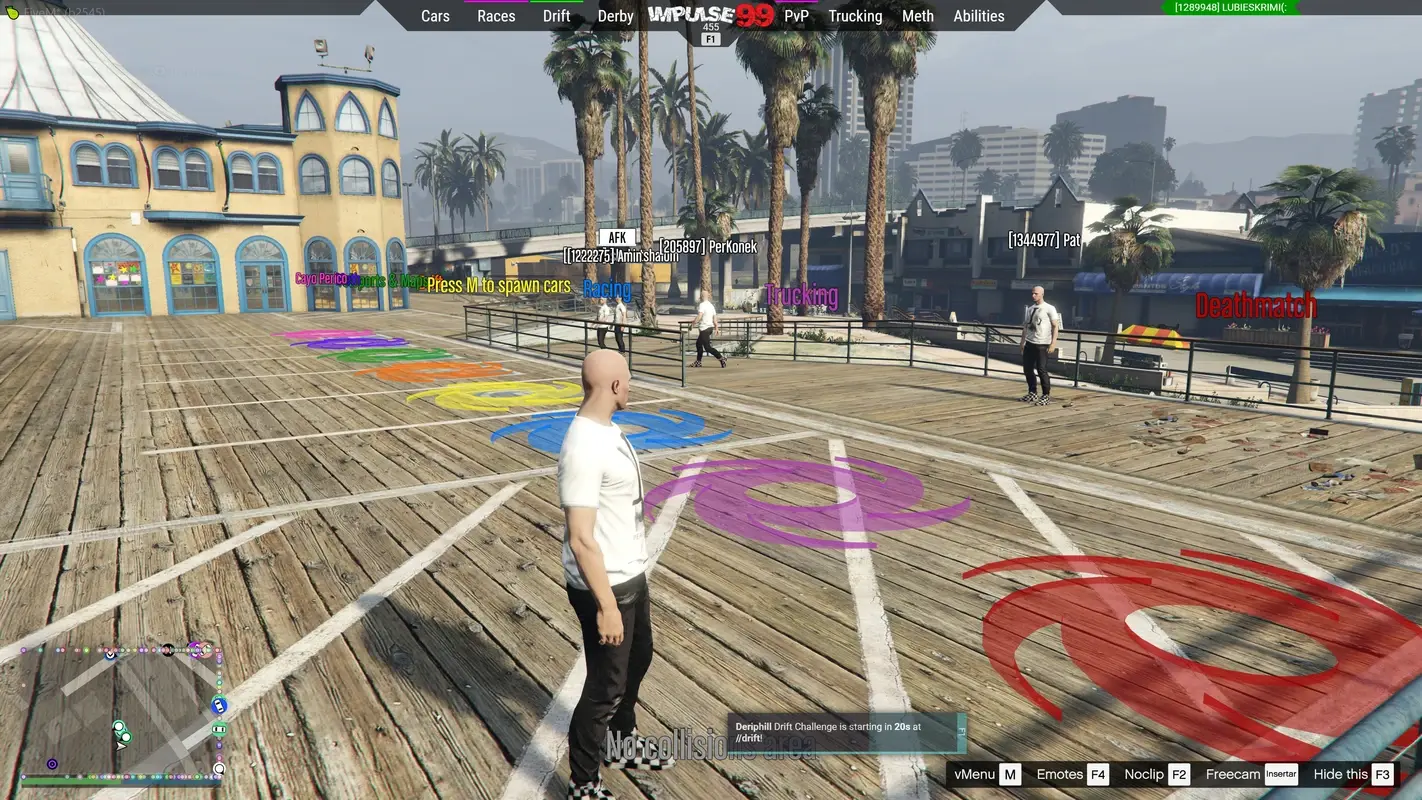Toggle Freecam mode
This screenshot has height=800, width=1422.
click(x=1232, y=774)
